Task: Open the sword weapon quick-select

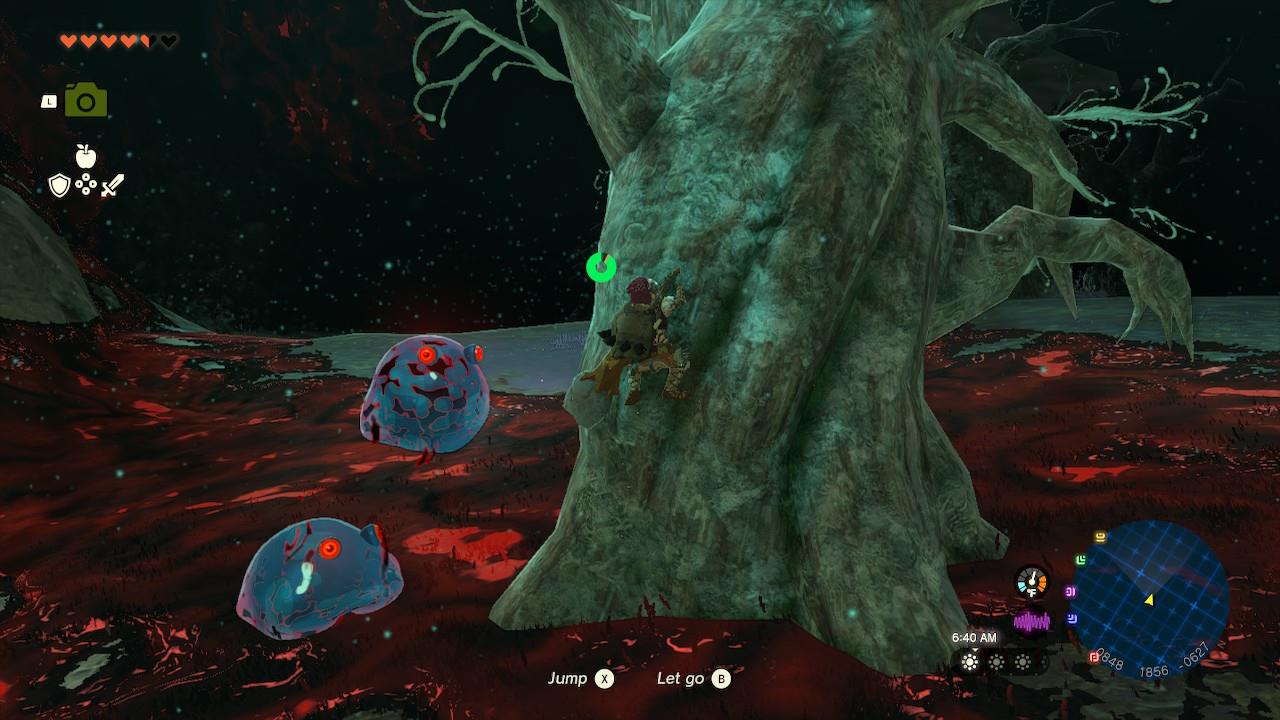Action: coord(112,185)
